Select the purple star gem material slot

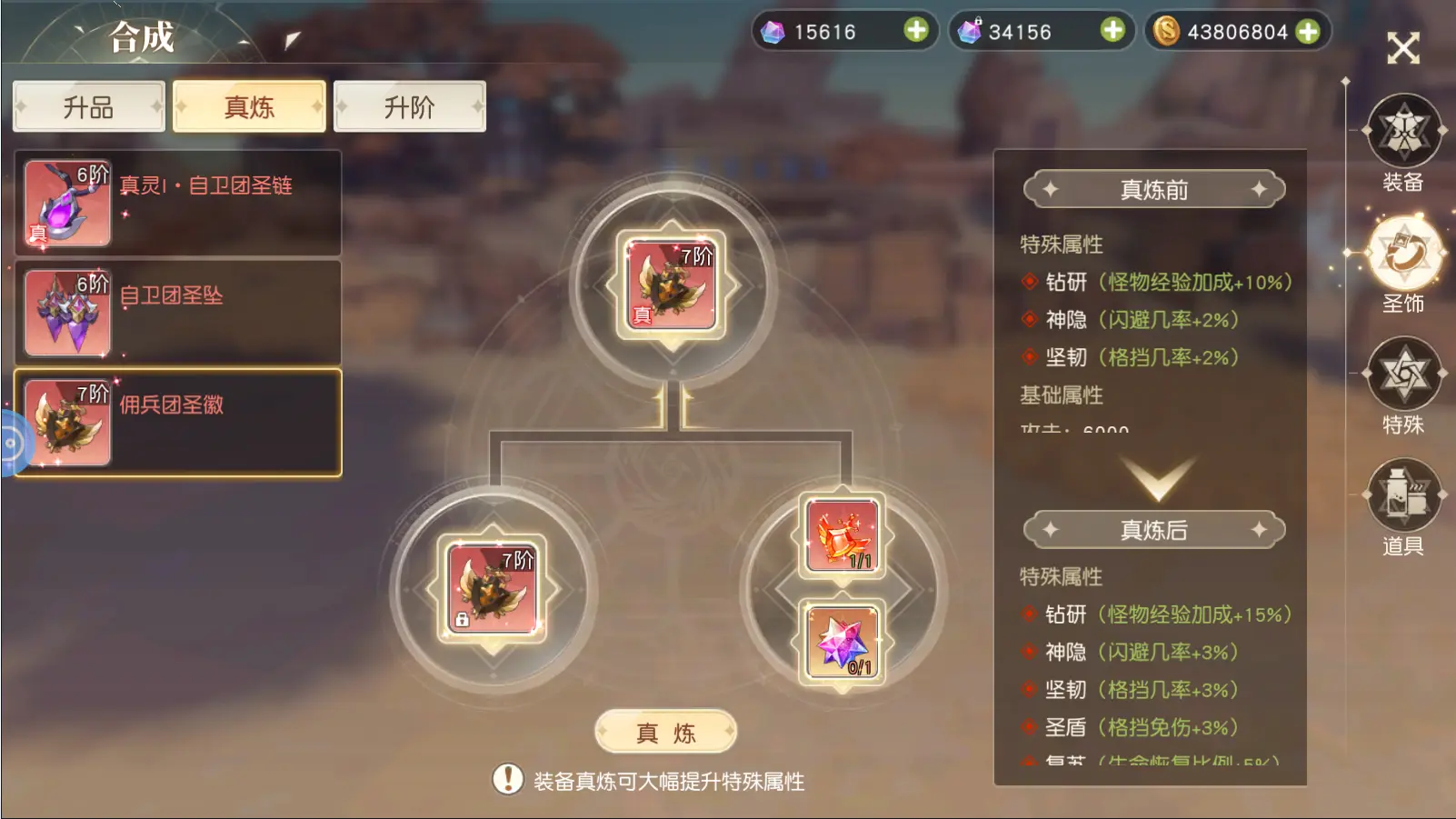[x=842, y=642]
